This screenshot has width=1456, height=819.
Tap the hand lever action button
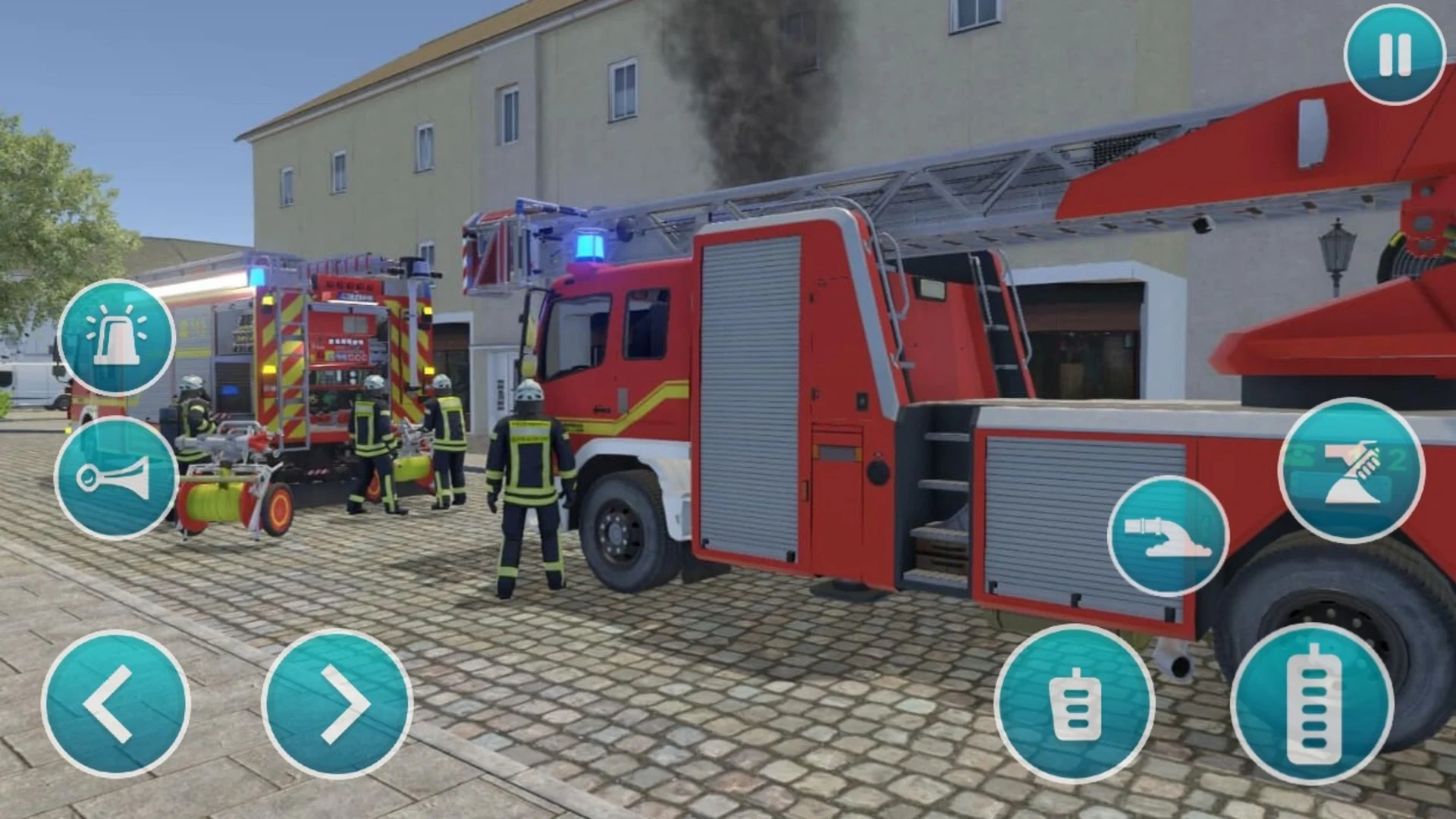tap(1351, 471)
